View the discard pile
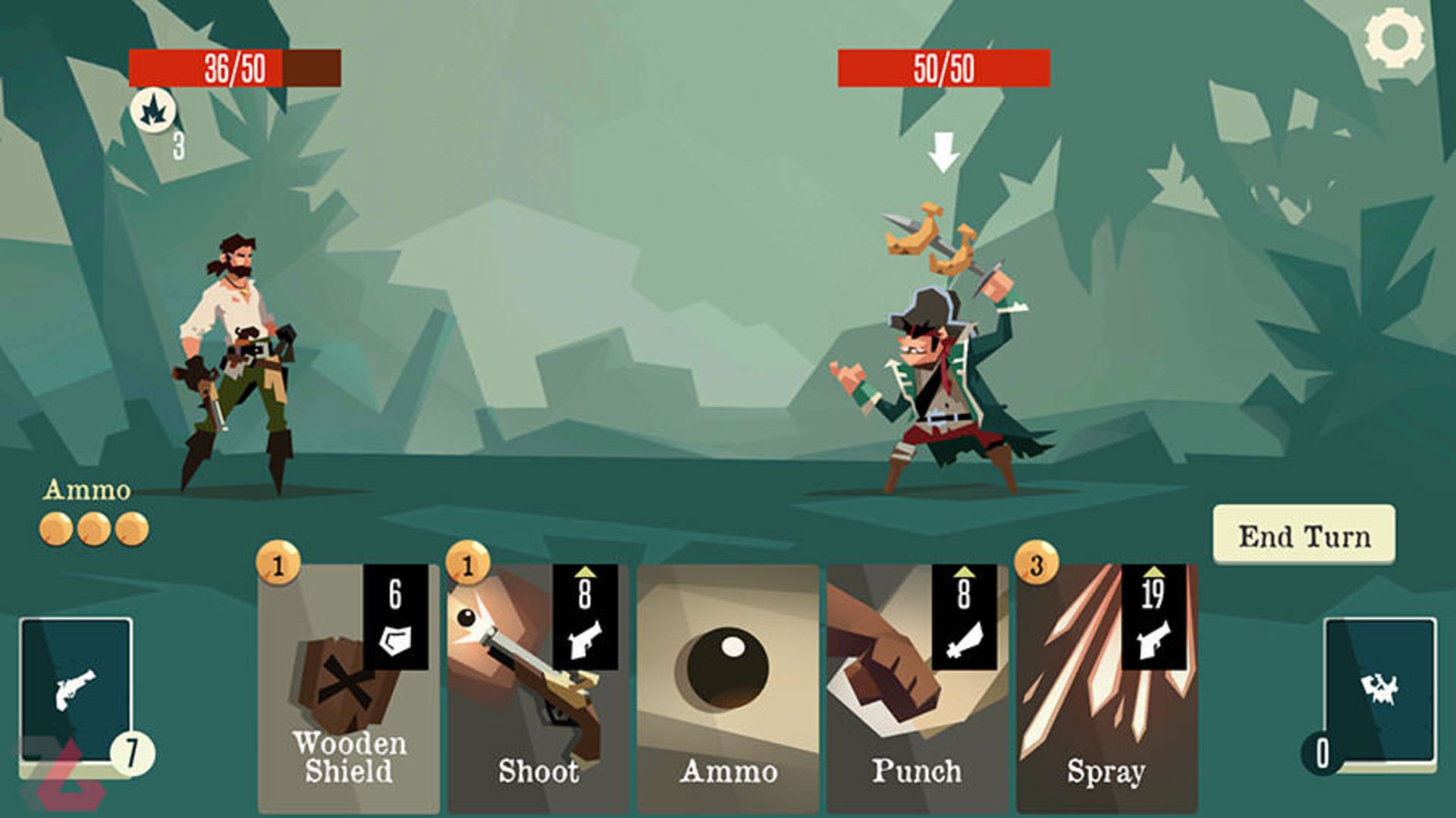Viewport: 1456px width, 818px height. [1380, 691]
